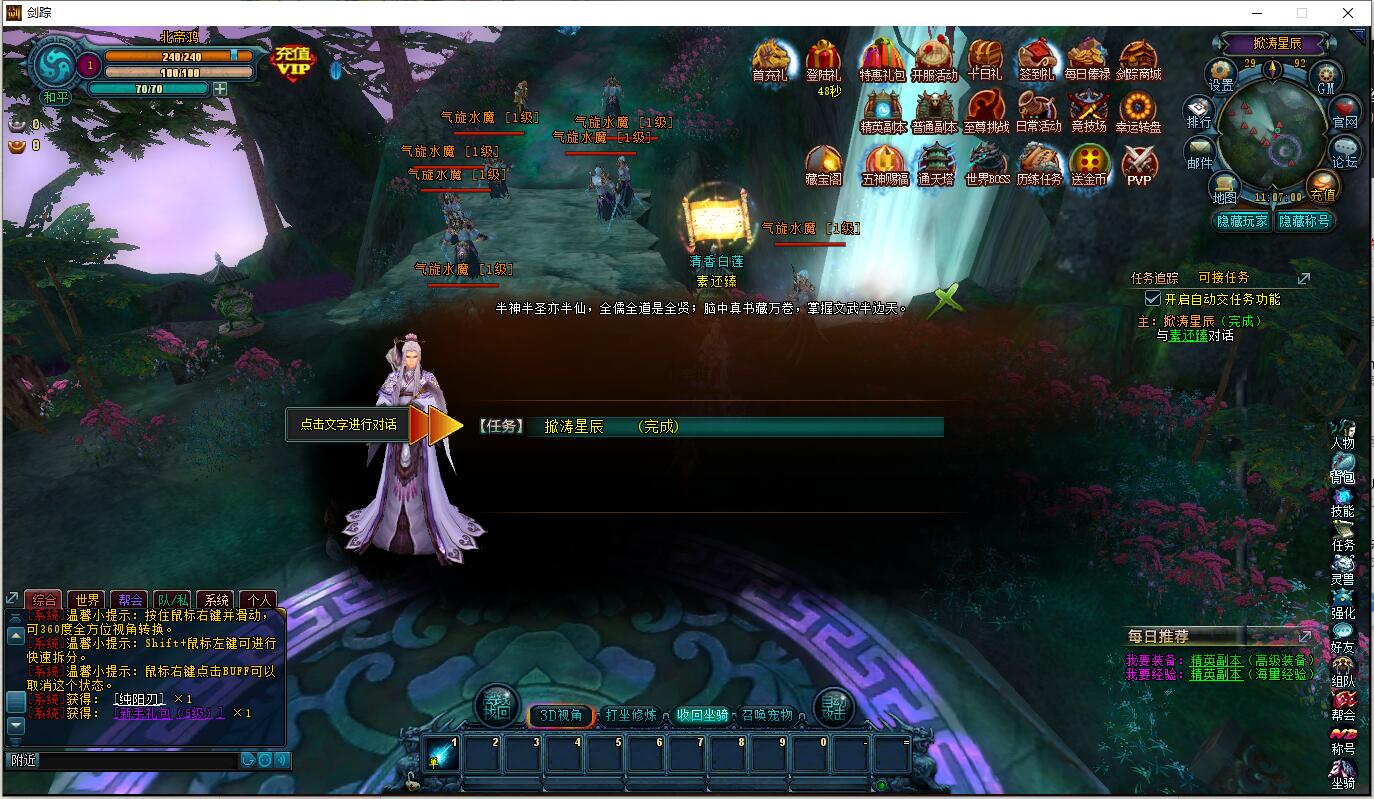The width and height of the screenshot is (1374, 799).
Task: Open the 世界BOSS panel
Action: pos(987,162)
